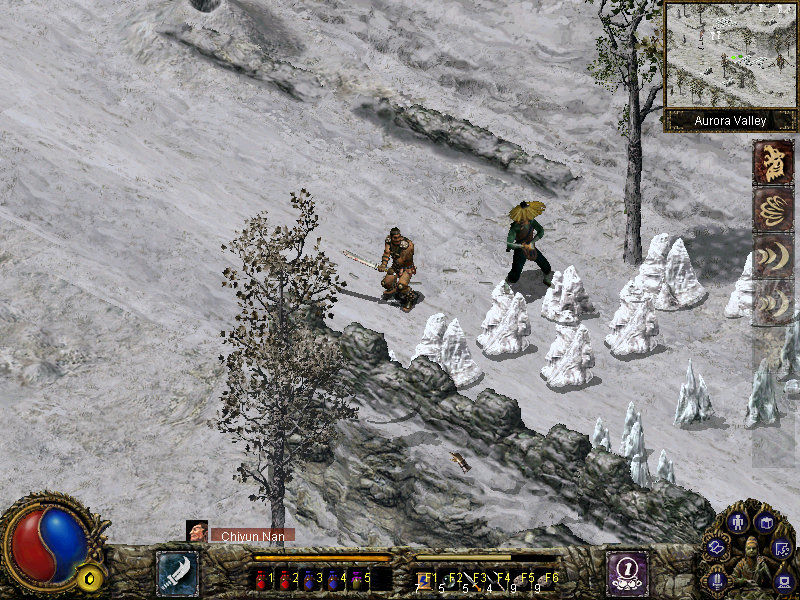Click the gold coin beside the orb
This screenshot has height=600, width=800.
coord(90,577)
